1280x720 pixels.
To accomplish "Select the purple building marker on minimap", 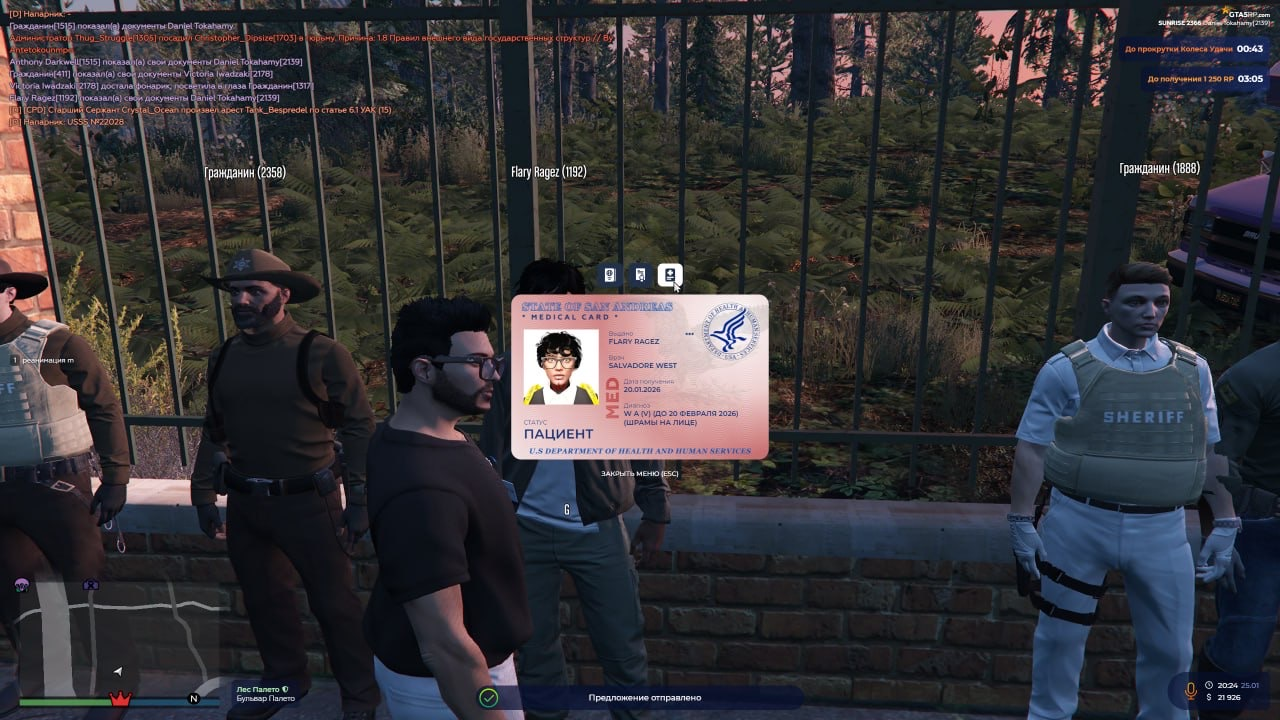I will pyautogui.click(x=91, y=584).
